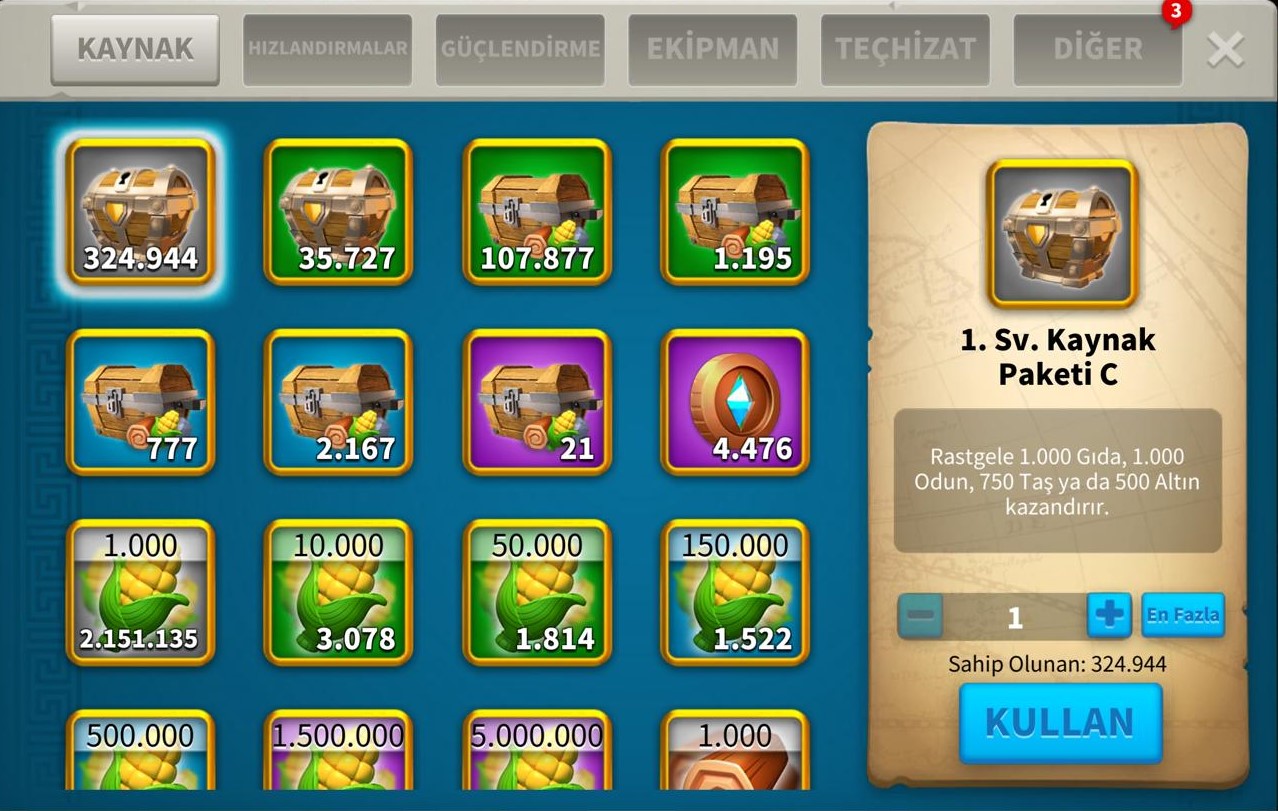Select the resource chest with 107.877
Image resolution: width=1278 pixels, height=811 pixels.
coord(537,212)
